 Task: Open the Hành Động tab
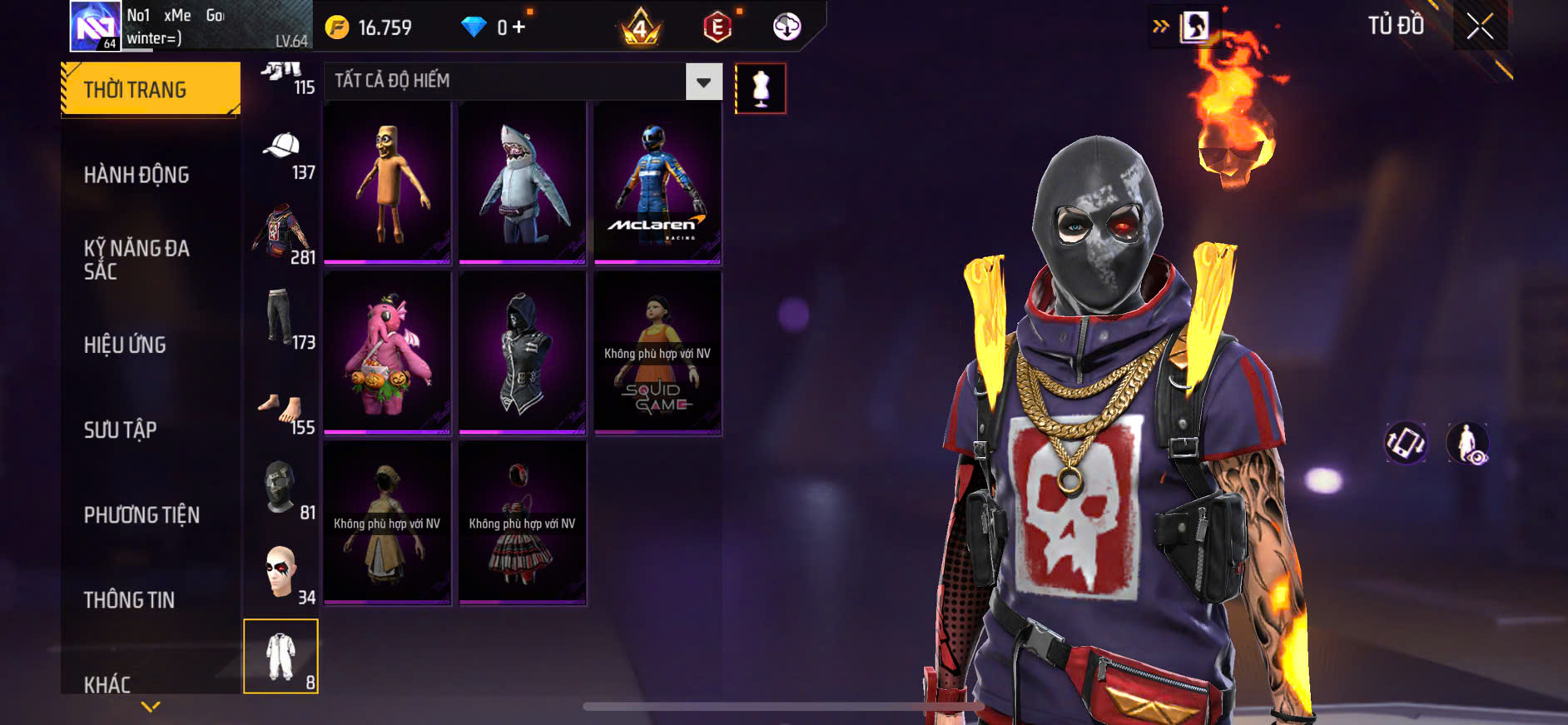click(136, 175)
